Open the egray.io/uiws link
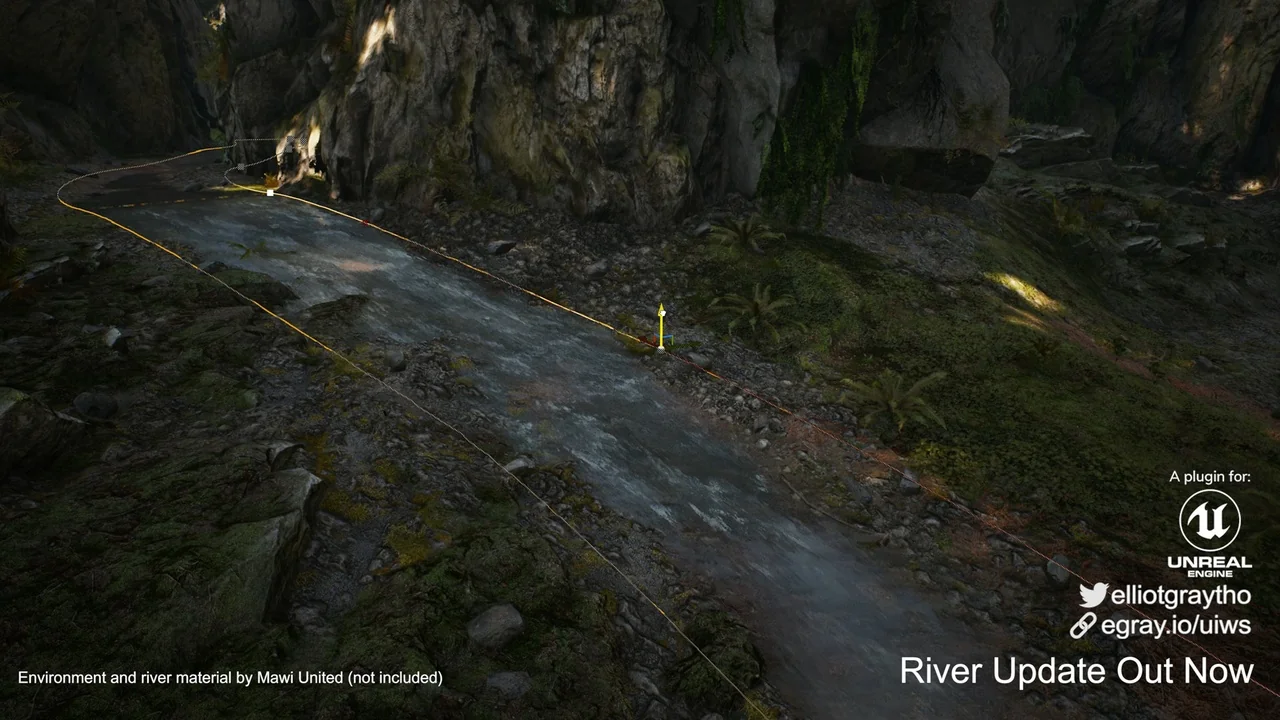Image resolution: width=1280 pixels, height=720 pixels. (x=1174, y=626)
